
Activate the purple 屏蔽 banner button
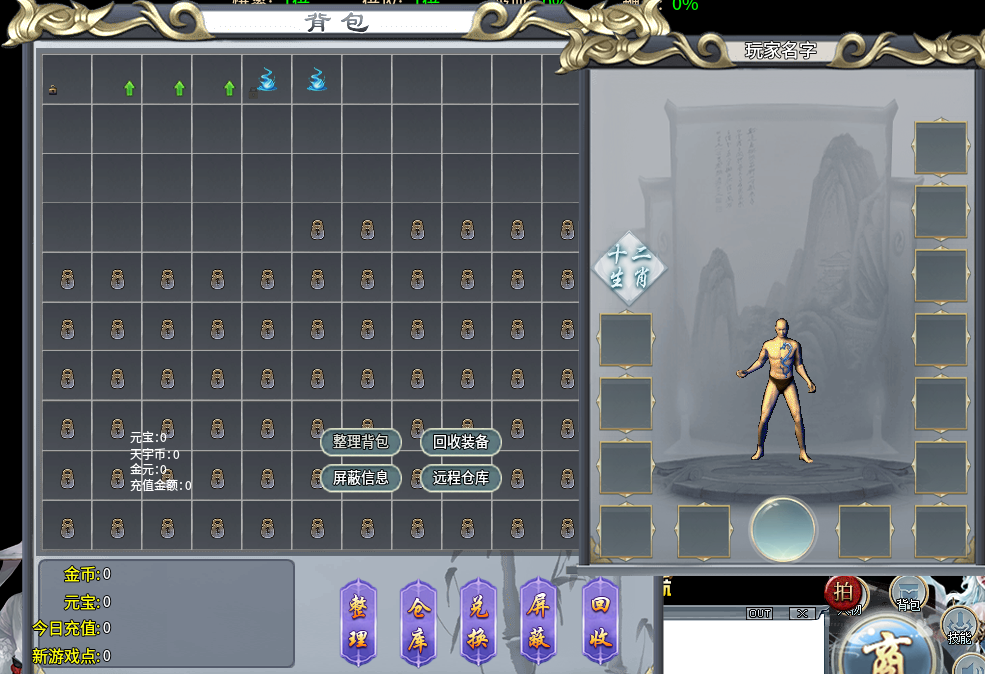(x=539, y=620)
